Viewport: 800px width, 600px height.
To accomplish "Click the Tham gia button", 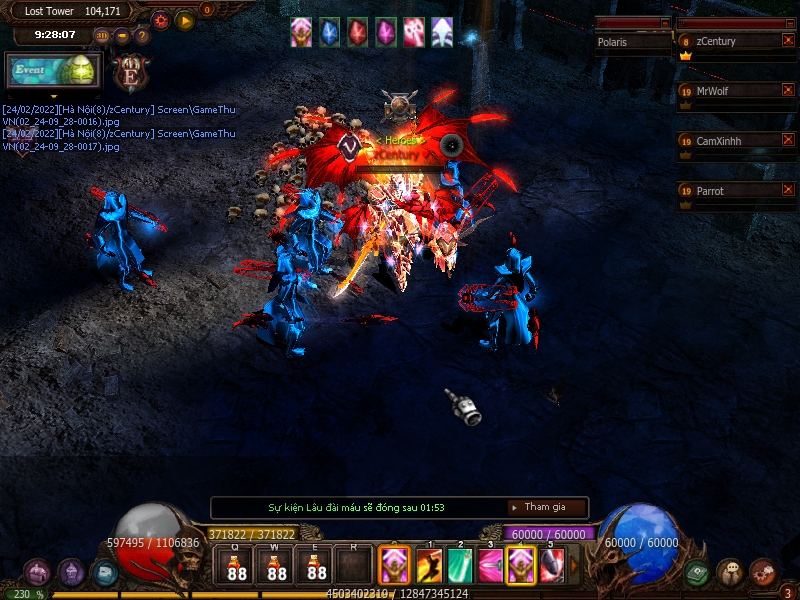I will (x=545, y=508).
